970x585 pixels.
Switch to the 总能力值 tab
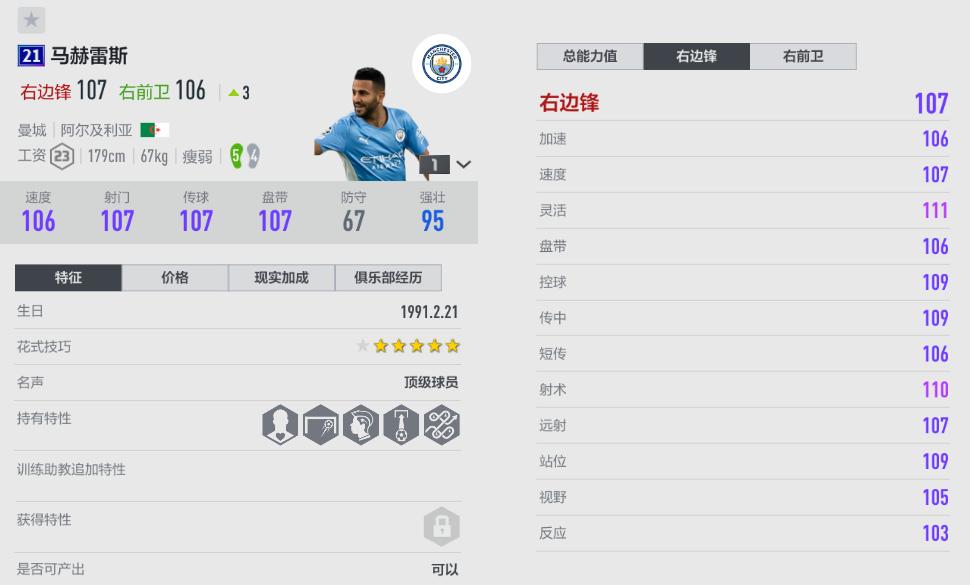(590, 57)
